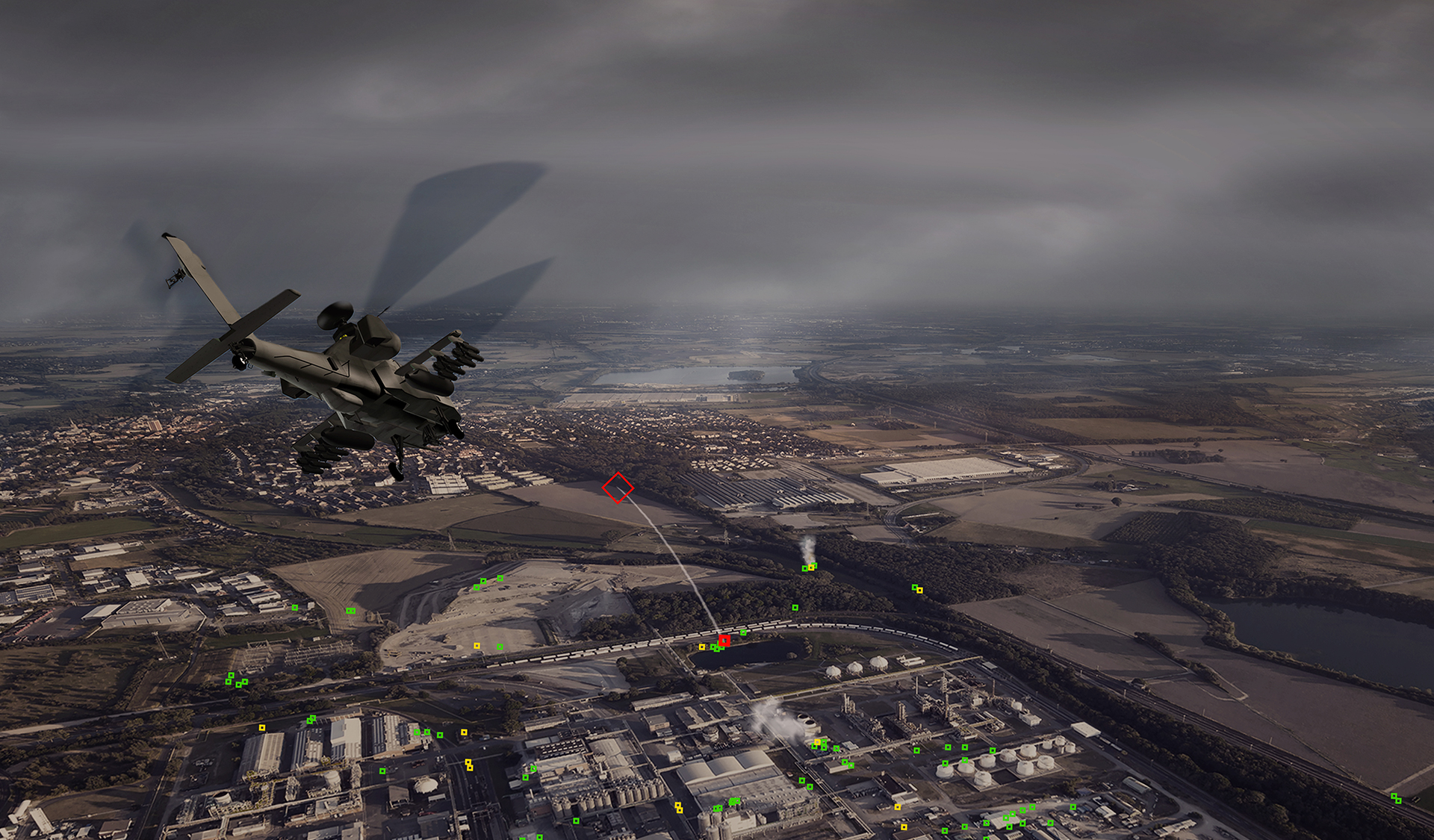Click the red square priority target marker
This screenshot has width=1434, height=840.
(724, 640)
